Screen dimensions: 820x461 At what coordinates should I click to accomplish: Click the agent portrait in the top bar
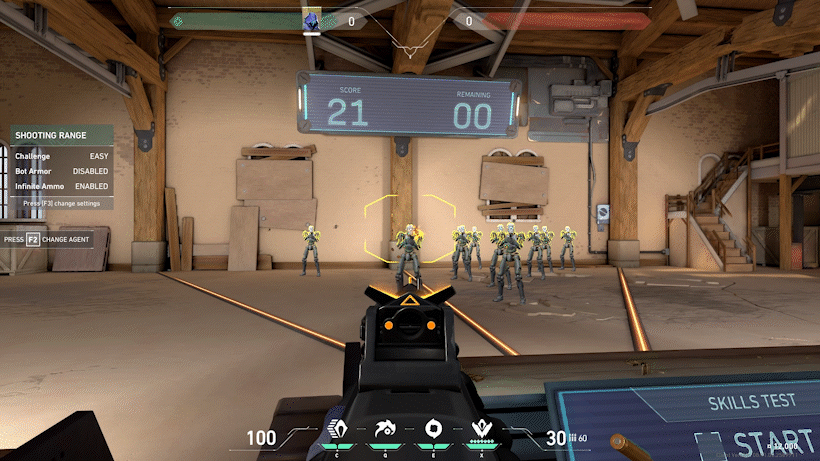coord(312,20)
